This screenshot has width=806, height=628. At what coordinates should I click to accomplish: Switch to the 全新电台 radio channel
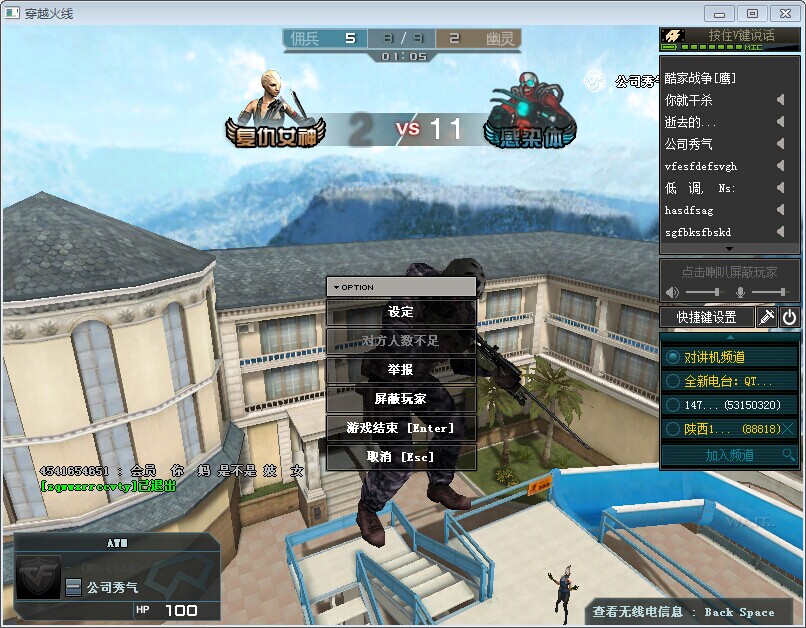point(730,381)
